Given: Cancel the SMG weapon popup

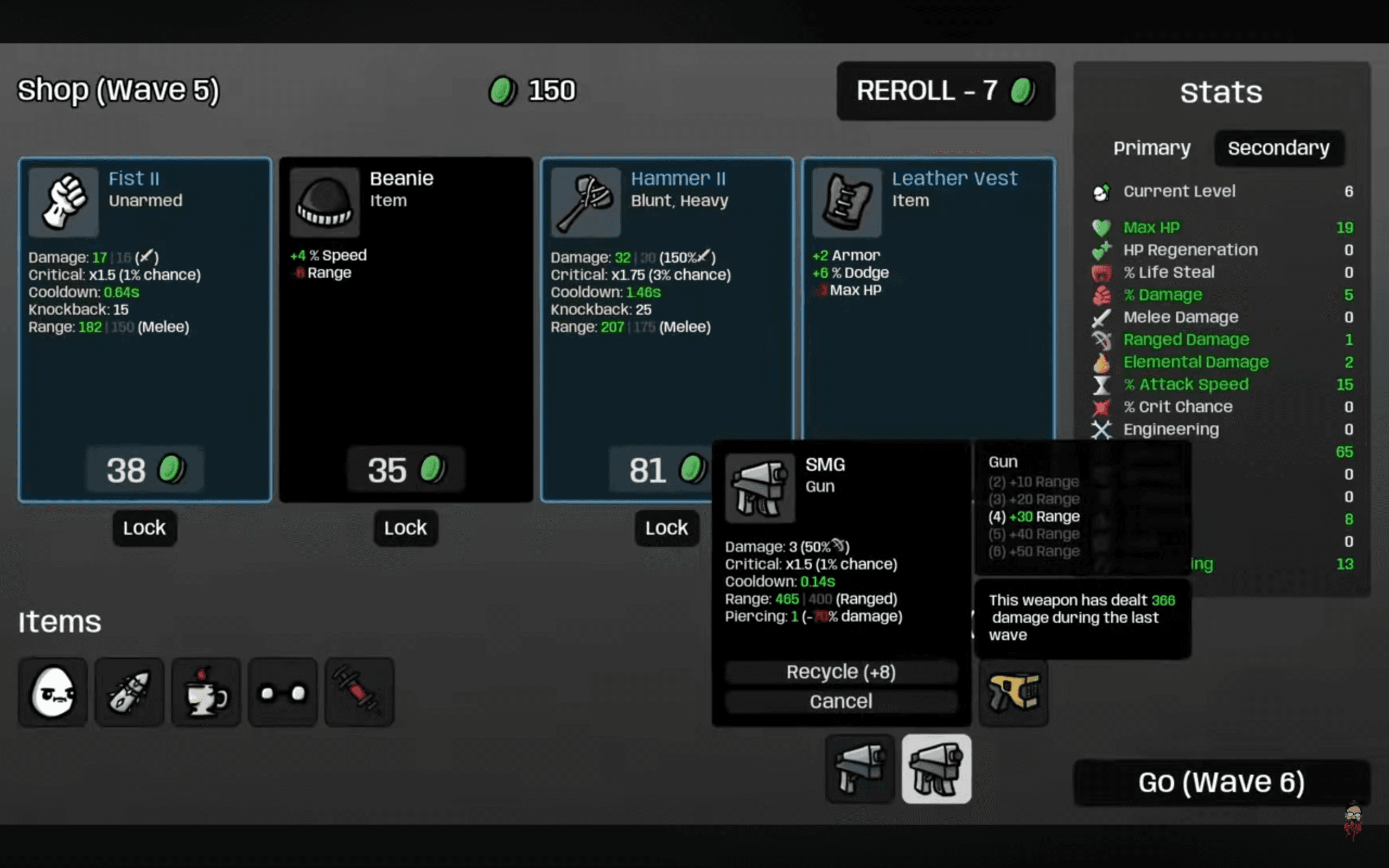Looking at the screenshot, I should (841, 701).
